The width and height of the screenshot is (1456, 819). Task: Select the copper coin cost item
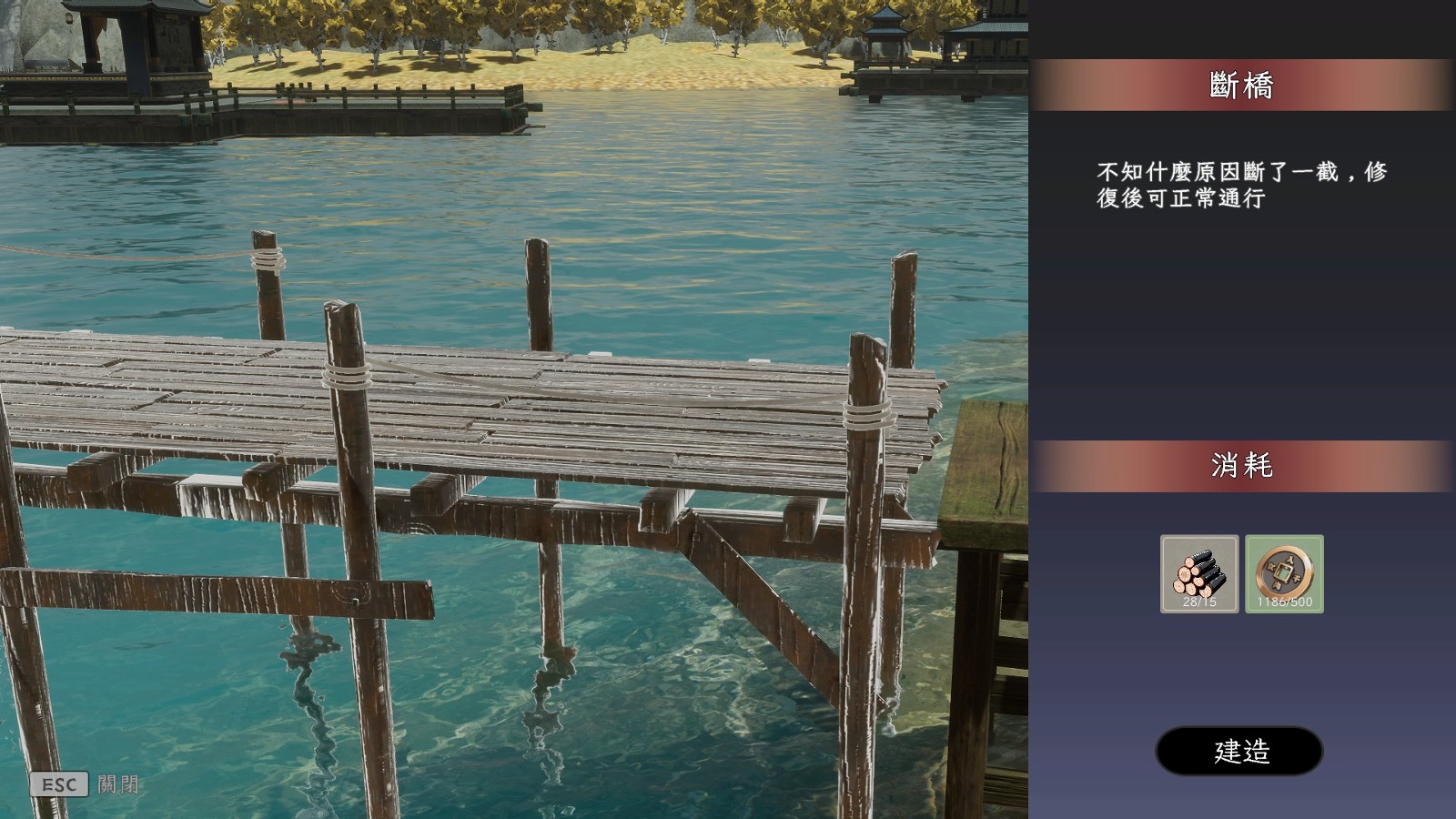1284,573
